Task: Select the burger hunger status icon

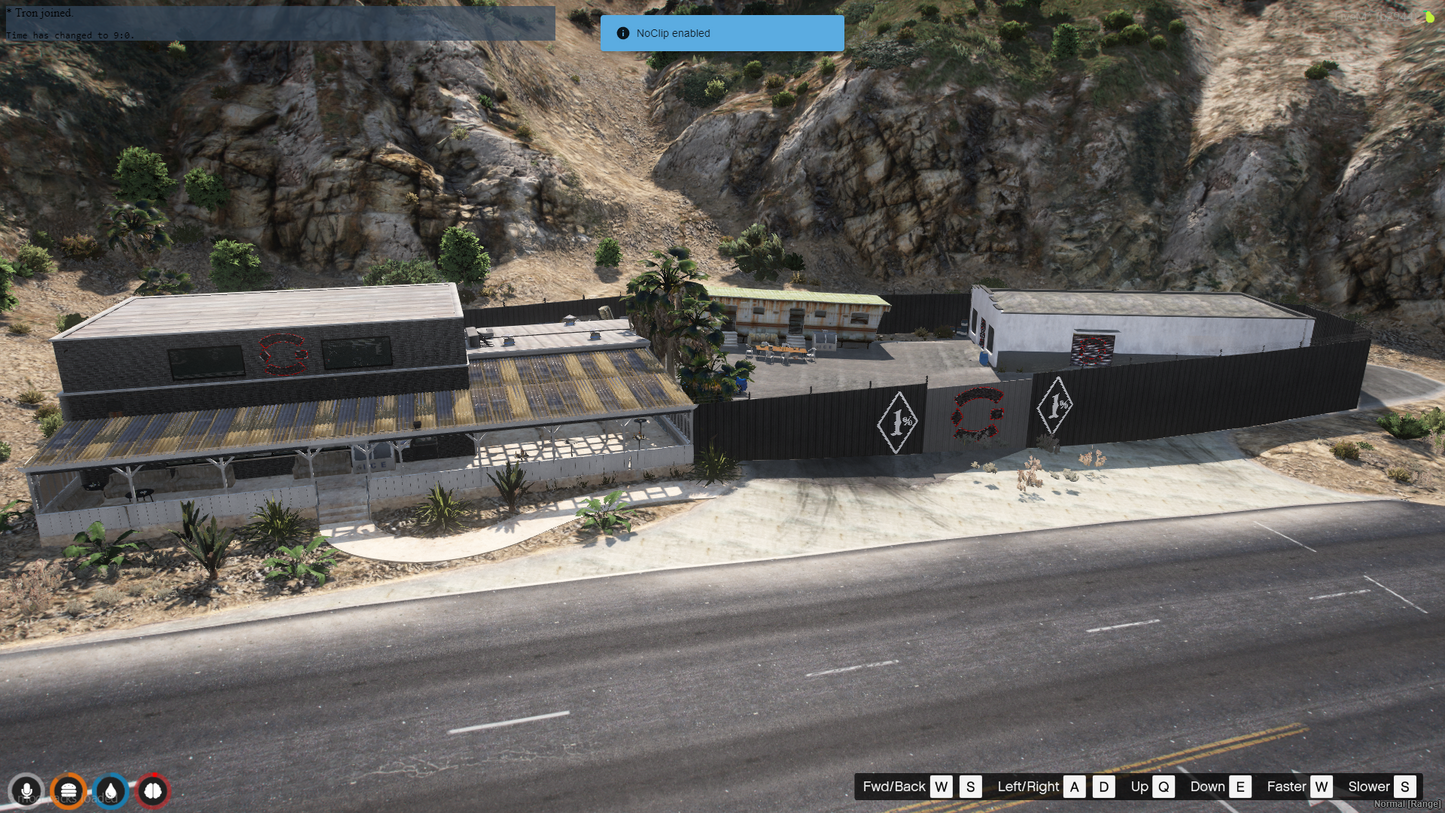Action: [68, 791]
